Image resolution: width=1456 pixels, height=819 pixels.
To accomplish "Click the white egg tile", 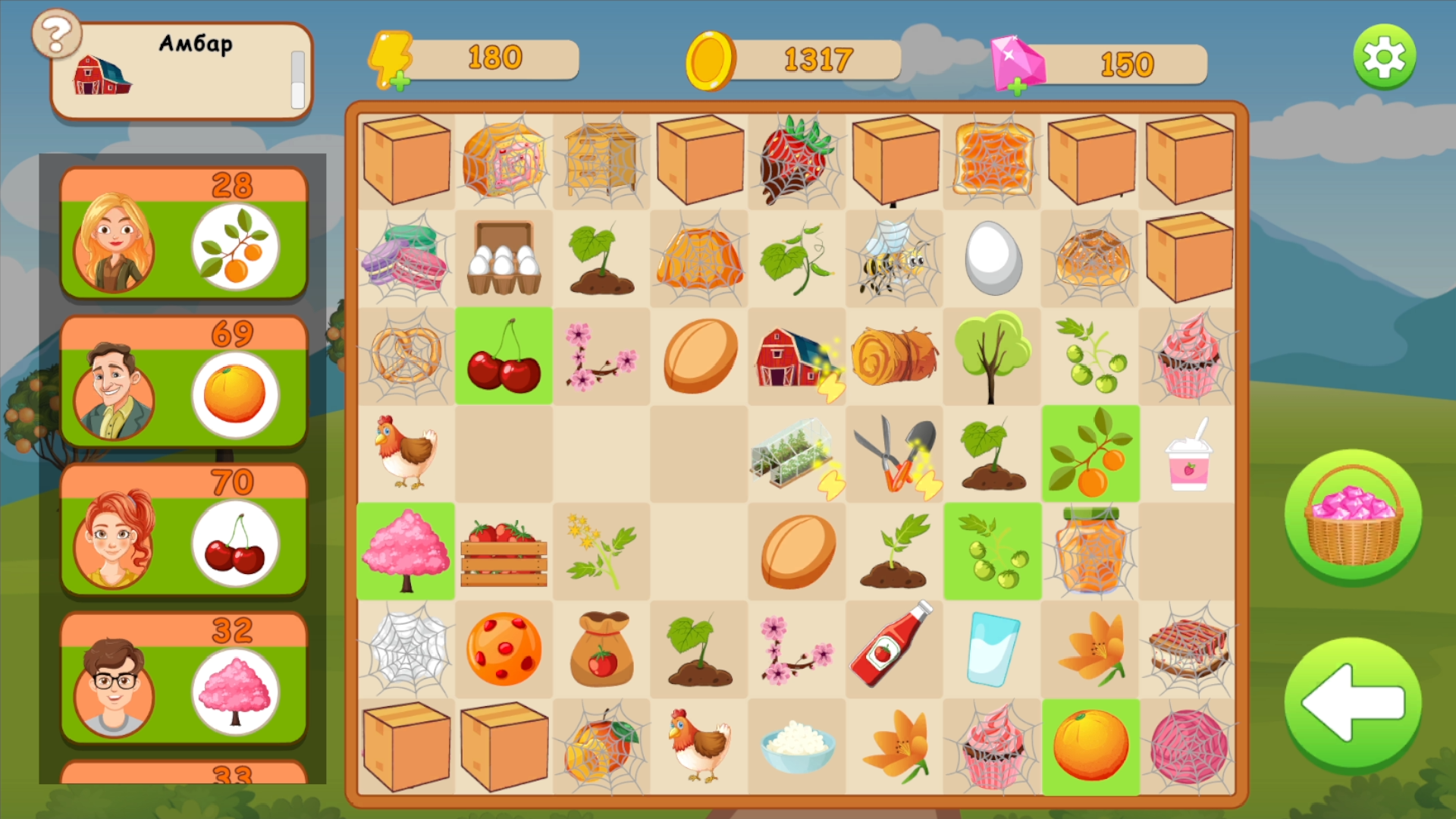I will point(993,256).
